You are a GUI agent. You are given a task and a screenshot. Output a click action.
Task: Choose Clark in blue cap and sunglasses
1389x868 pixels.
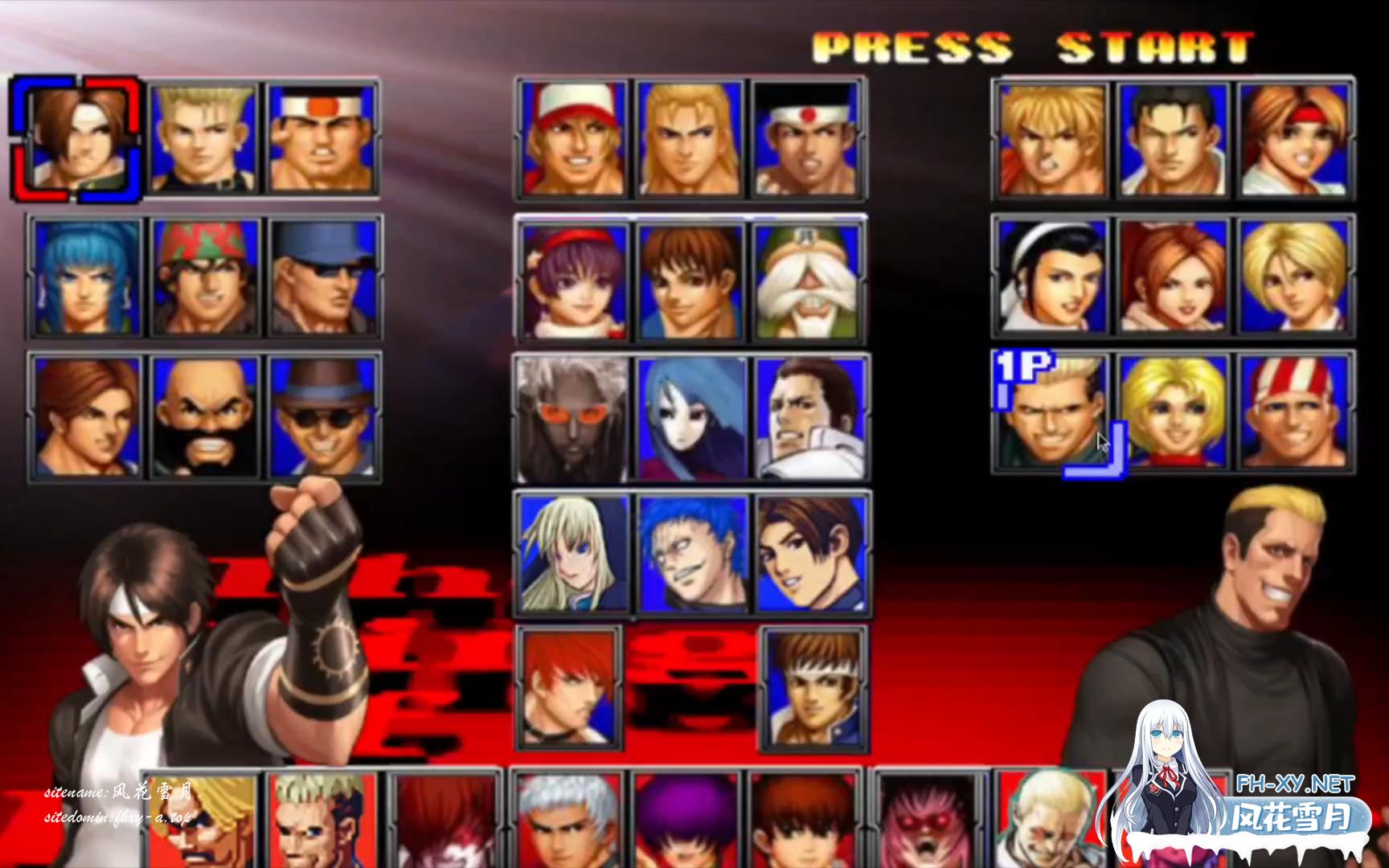tap(323, 277)
